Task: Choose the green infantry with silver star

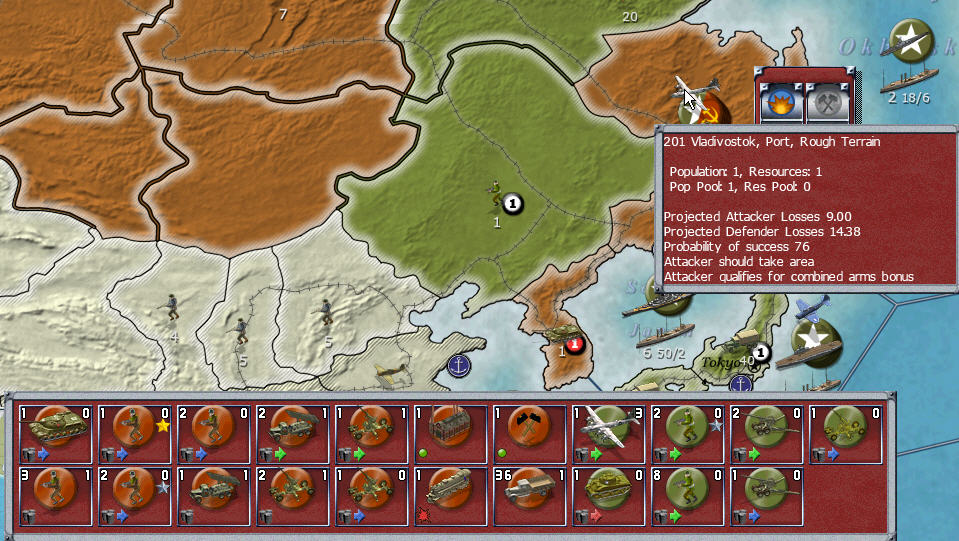Action: [688, 434]
